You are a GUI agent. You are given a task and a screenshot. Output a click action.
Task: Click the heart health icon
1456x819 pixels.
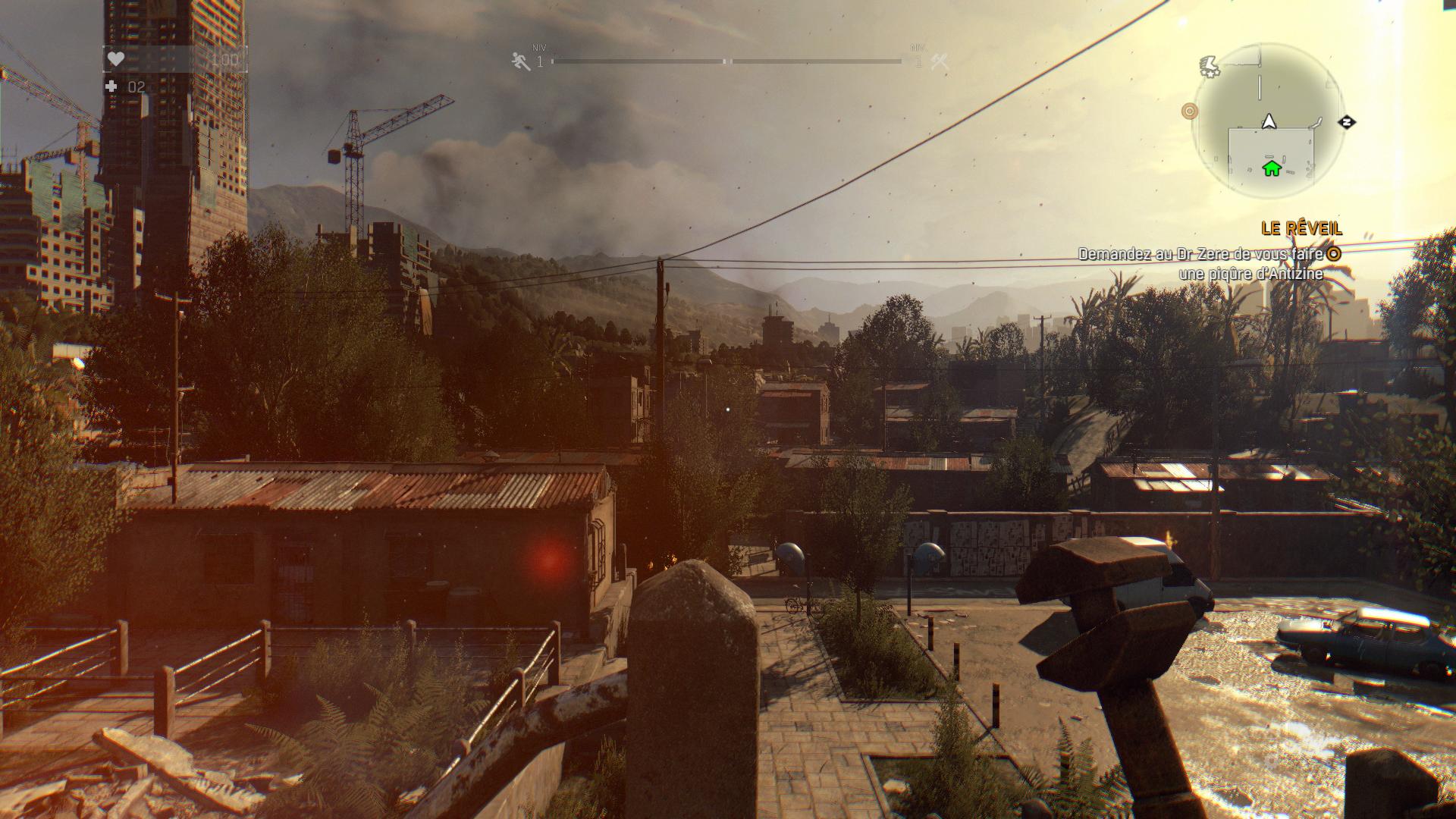coord(115,58)
